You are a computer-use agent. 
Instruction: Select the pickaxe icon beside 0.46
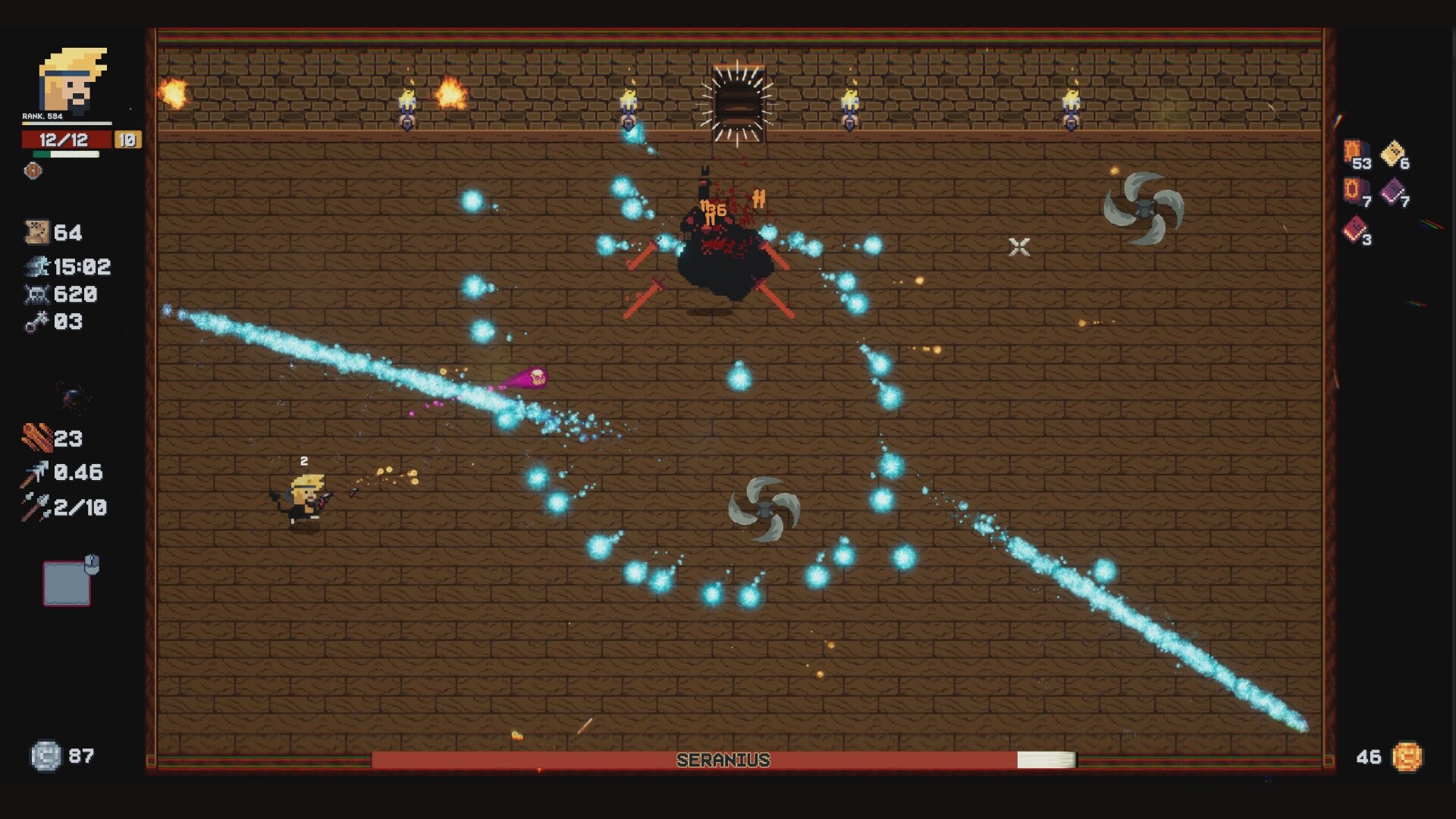(x=33, y=472)
